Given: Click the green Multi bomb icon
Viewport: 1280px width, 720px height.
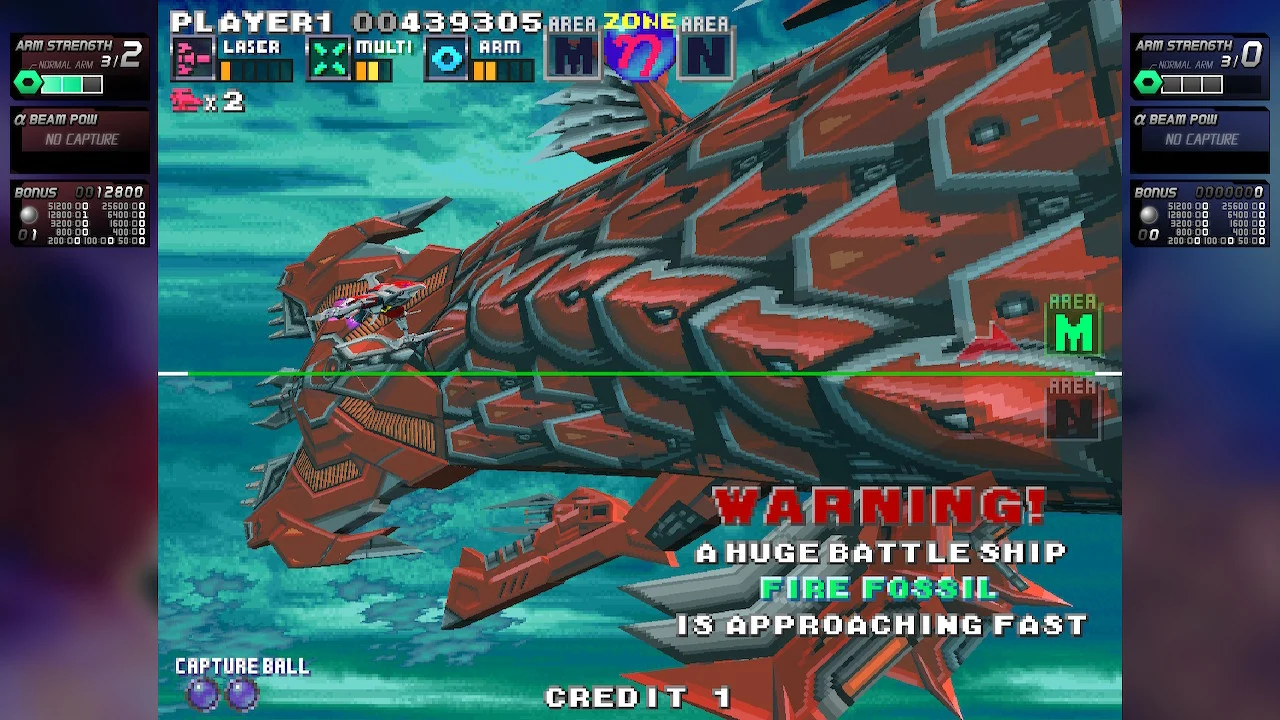Looking at the screenshot, I should pos(328,59).
